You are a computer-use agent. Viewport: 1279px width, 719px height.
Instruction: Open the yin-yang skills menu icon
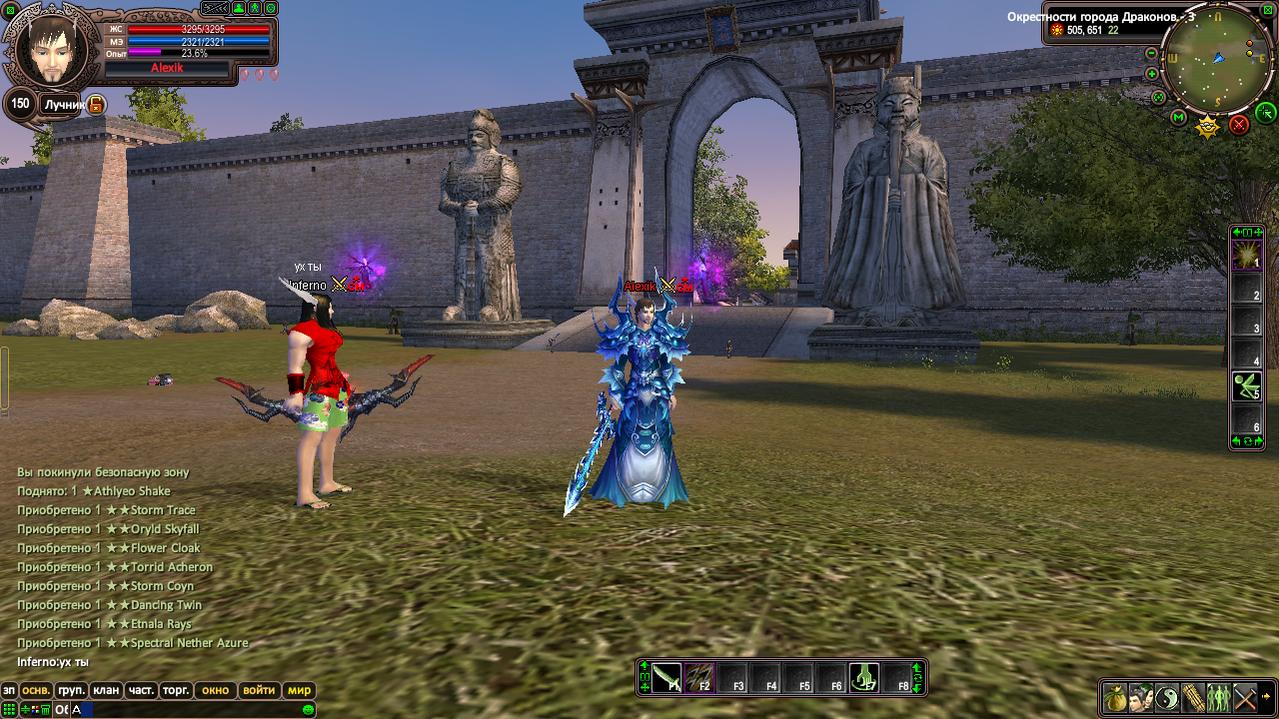coord(1167,697)
